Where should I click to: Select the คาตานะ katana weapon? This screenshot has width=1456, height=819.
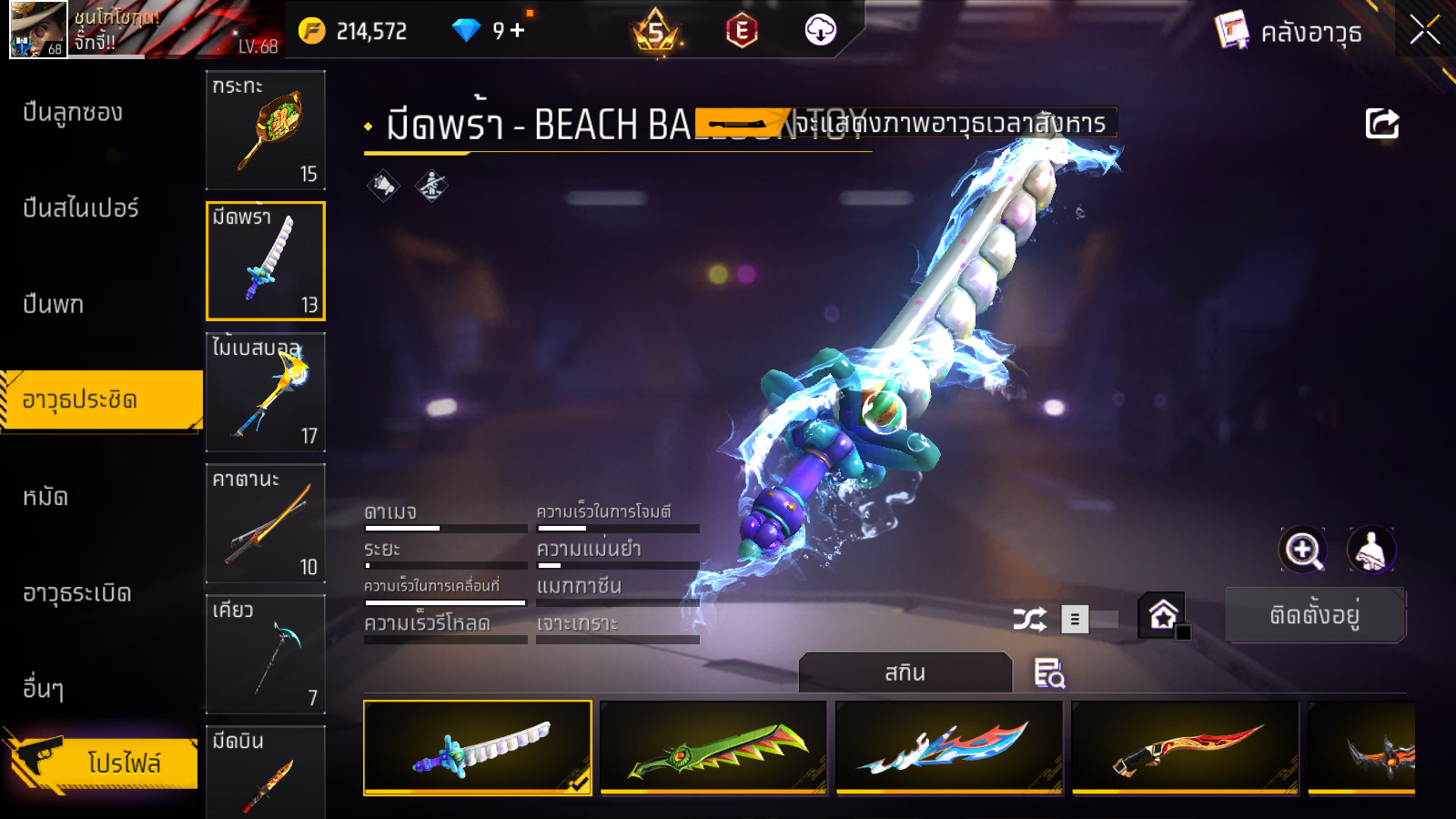266,523
